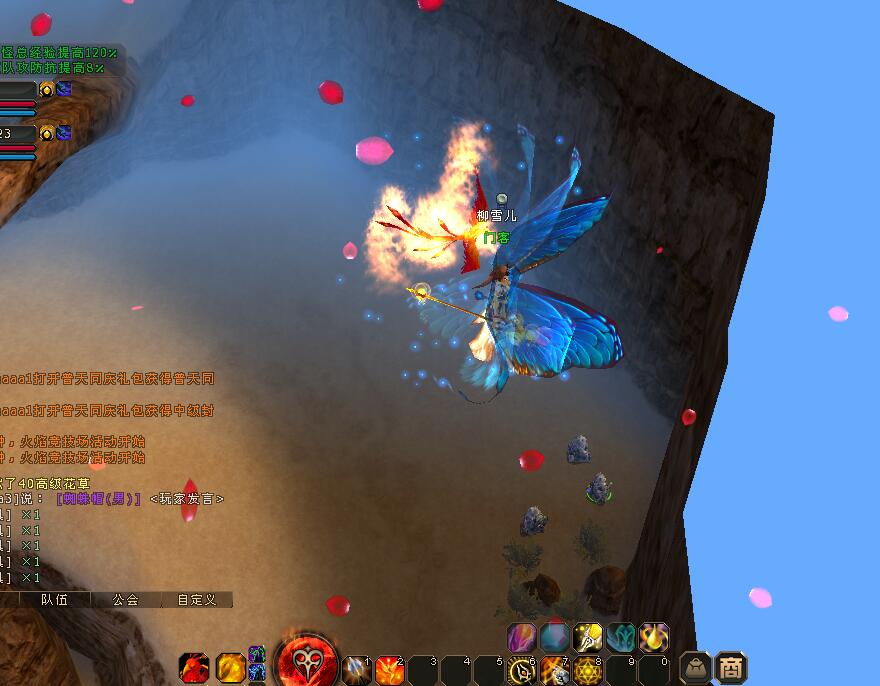Activate the golden ring skill in slot 6
Screen dimensions: 880x686
coord(521,670)
